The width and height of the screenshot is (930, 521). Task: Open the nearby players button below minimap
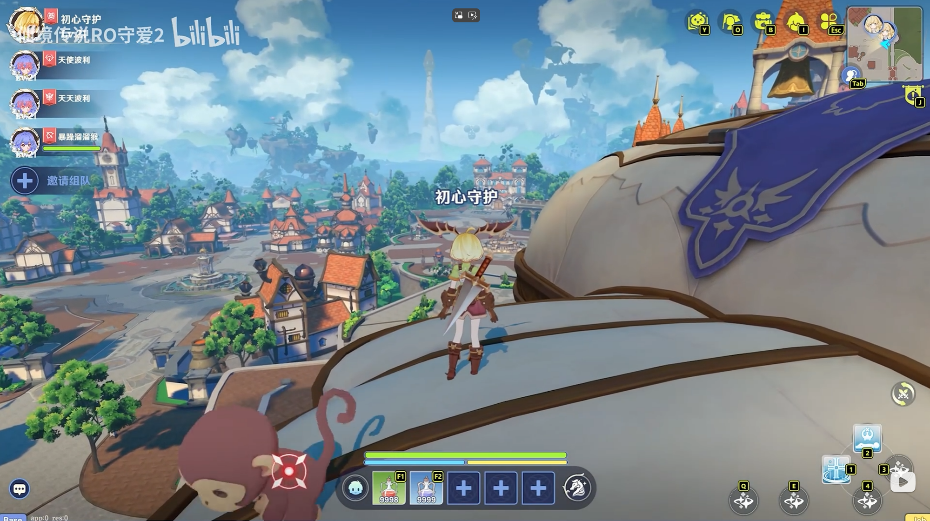pos(851,74)
